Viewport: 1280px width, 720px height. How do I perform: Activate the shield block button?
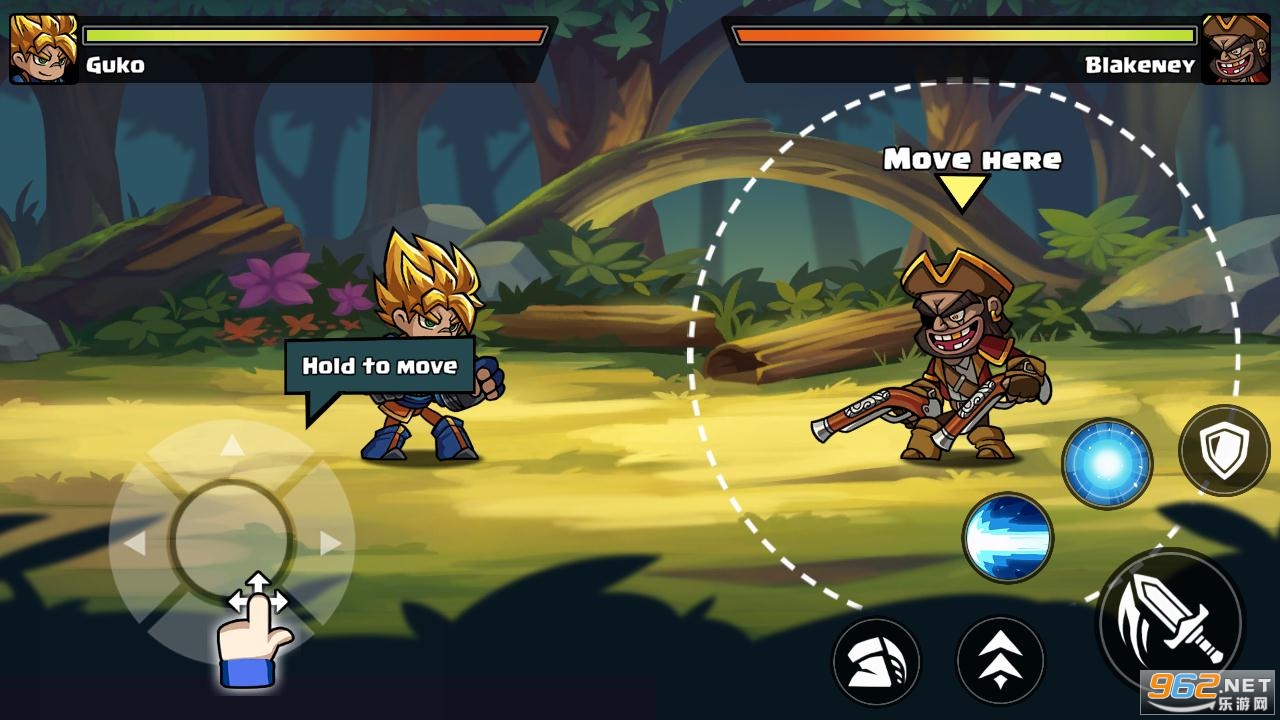1224,450
